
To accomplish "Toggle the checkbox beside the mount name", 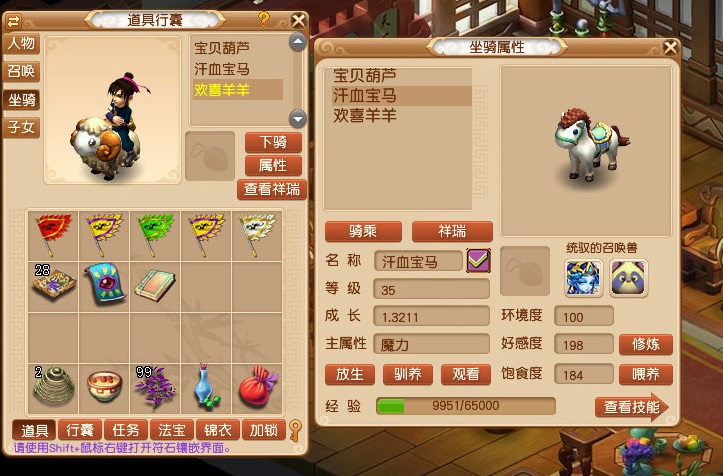I will coord(479,260).
